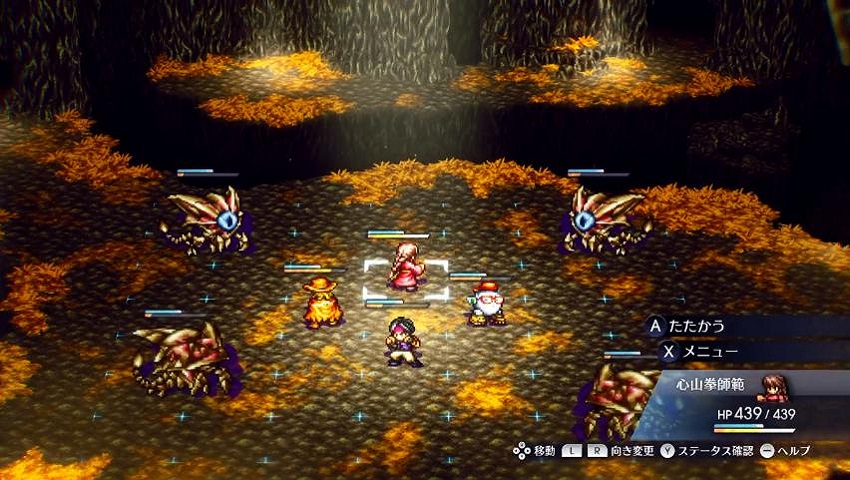Select the 心山拳師範 character portrait
Viewport: 850px width, 480px height.
[772, 388]
